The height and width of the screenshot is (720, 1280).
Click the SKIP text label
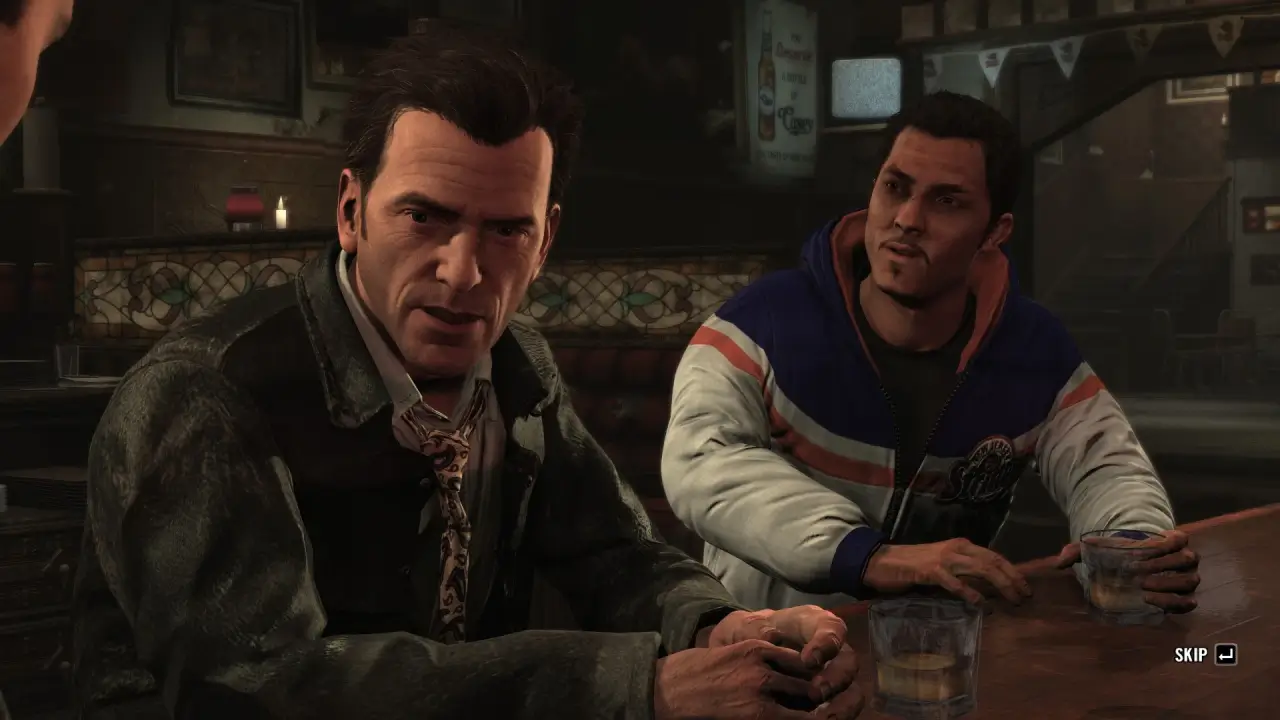pyautogui.click(x=1188, y=655)
